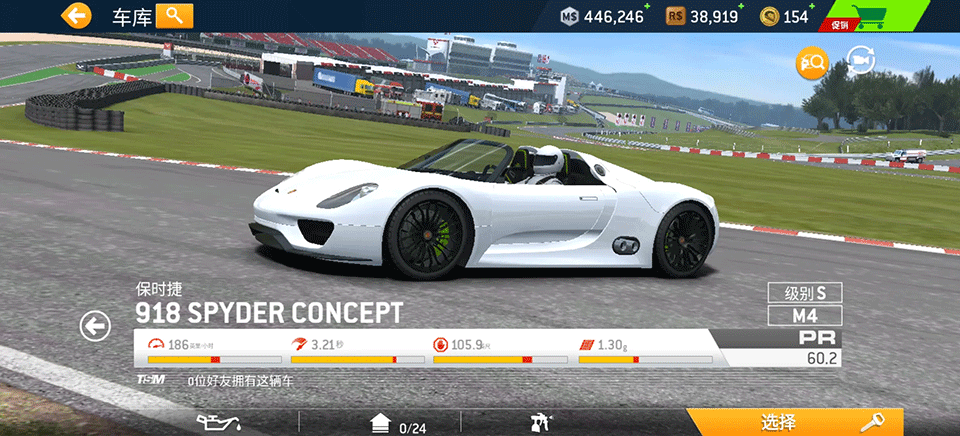The image size is (960, 436).
Task: Inspect the car with the orange magnifier icon
Action: coord(811,63)
